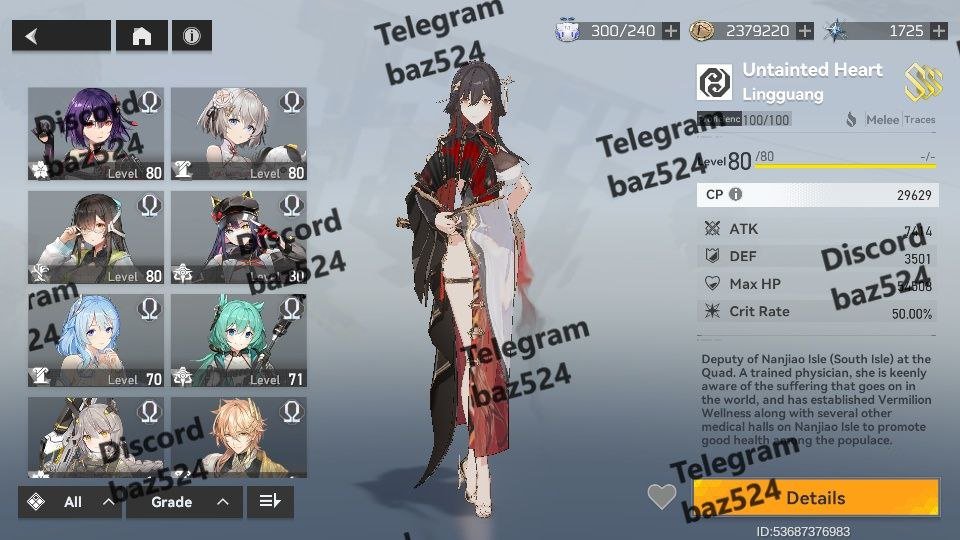Add coins using the 2379220 plus button
960x540 pixels.
[805, 31]
